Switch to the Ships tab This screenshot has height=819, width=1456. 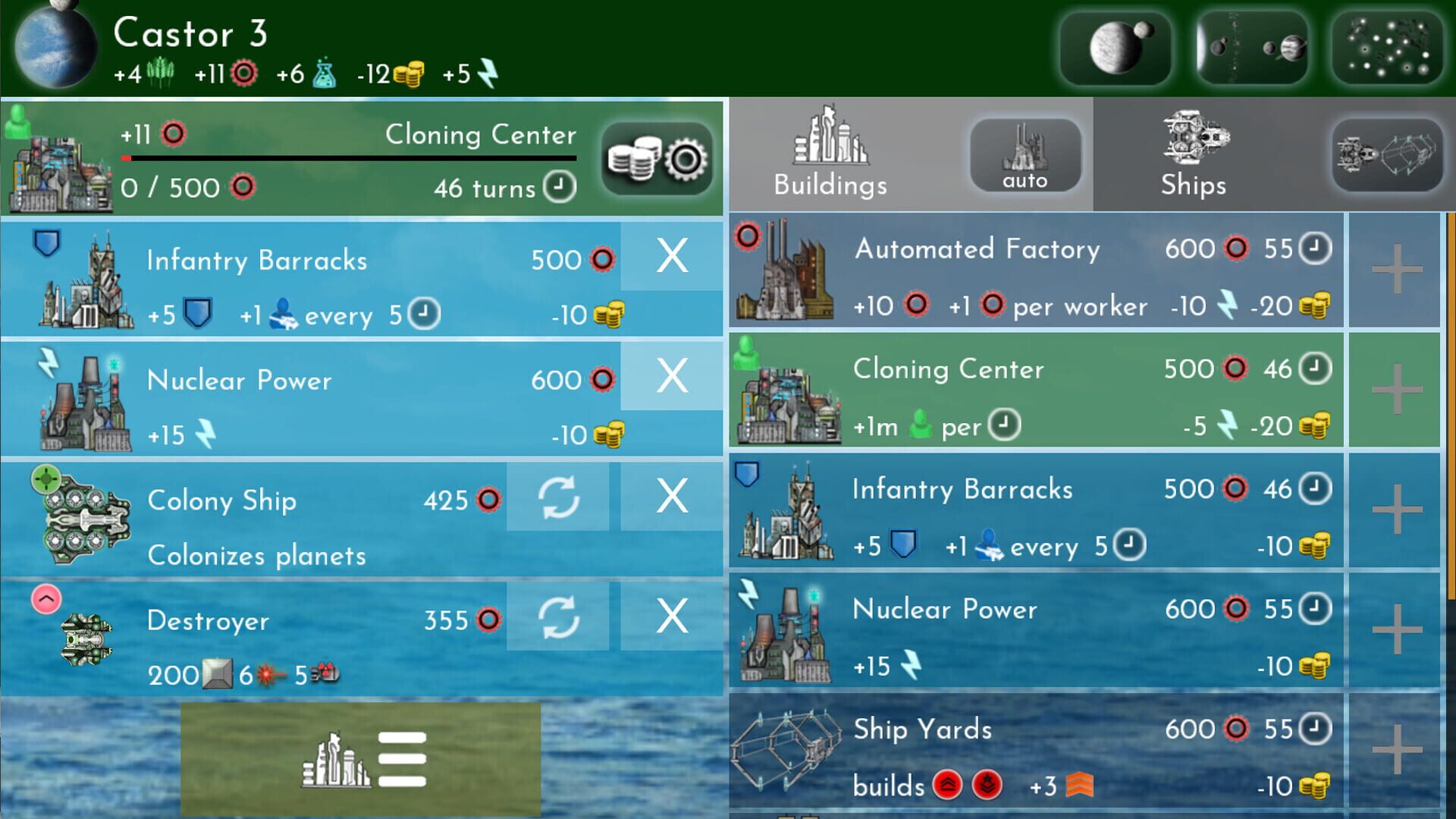tap(1192, 155)
